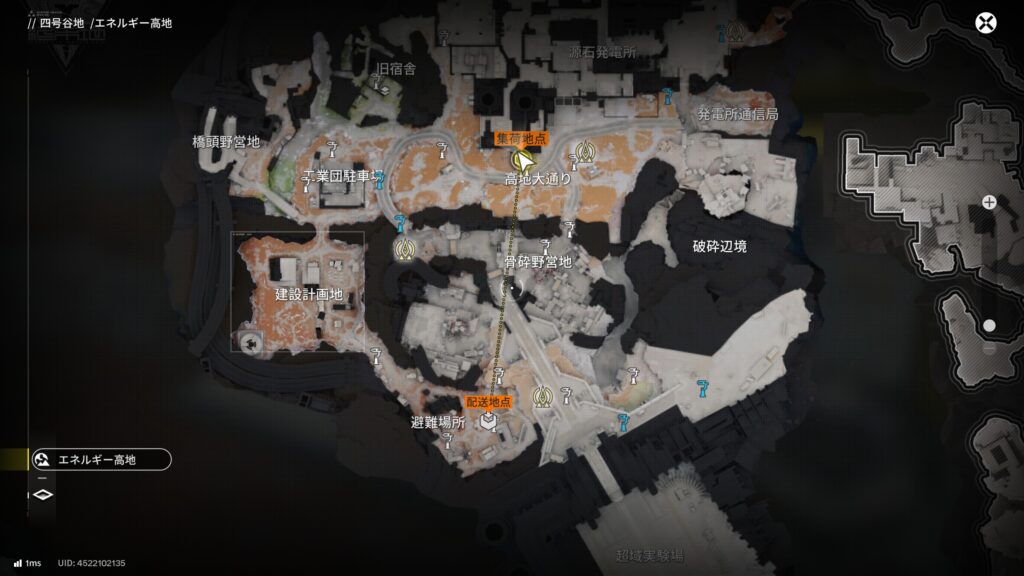Select the round marker in 建設計画地

250,344
